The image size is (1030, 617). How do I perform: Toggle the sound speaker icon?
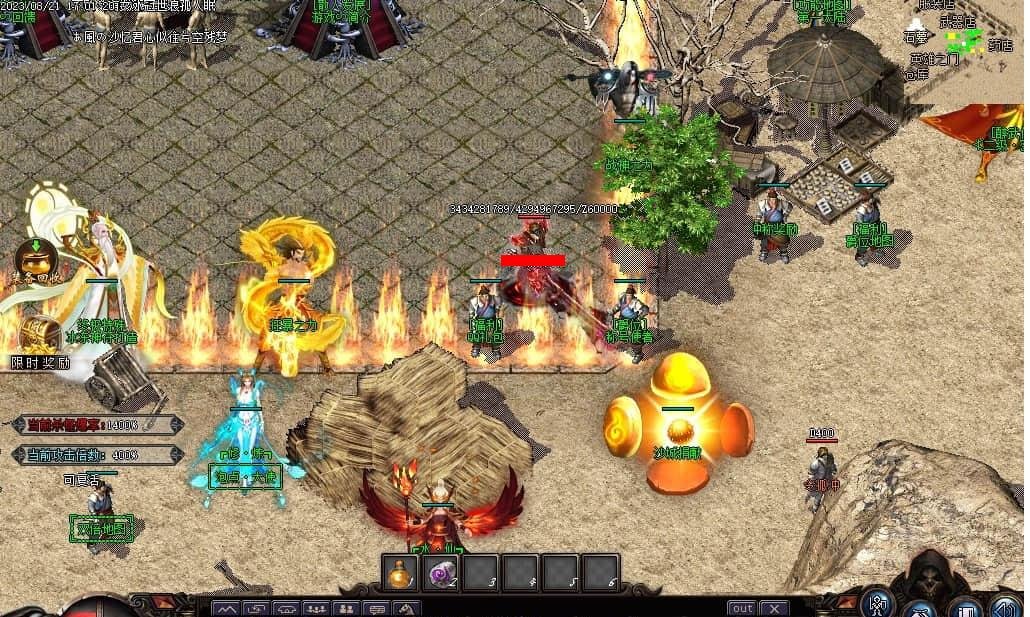tap(1005, 607)
